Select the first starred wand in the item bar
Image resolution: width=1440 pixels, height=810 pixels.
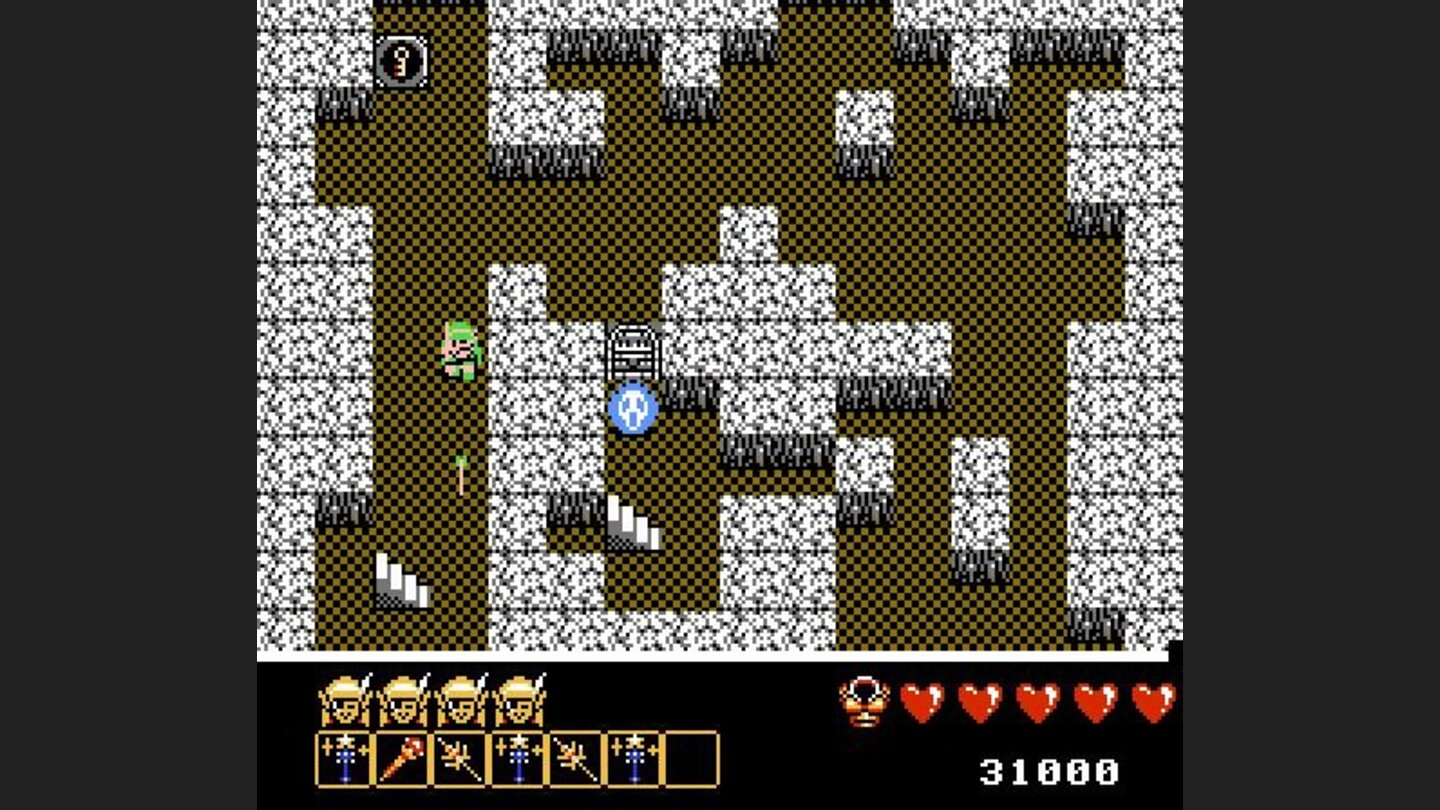(x=343, y=760)
